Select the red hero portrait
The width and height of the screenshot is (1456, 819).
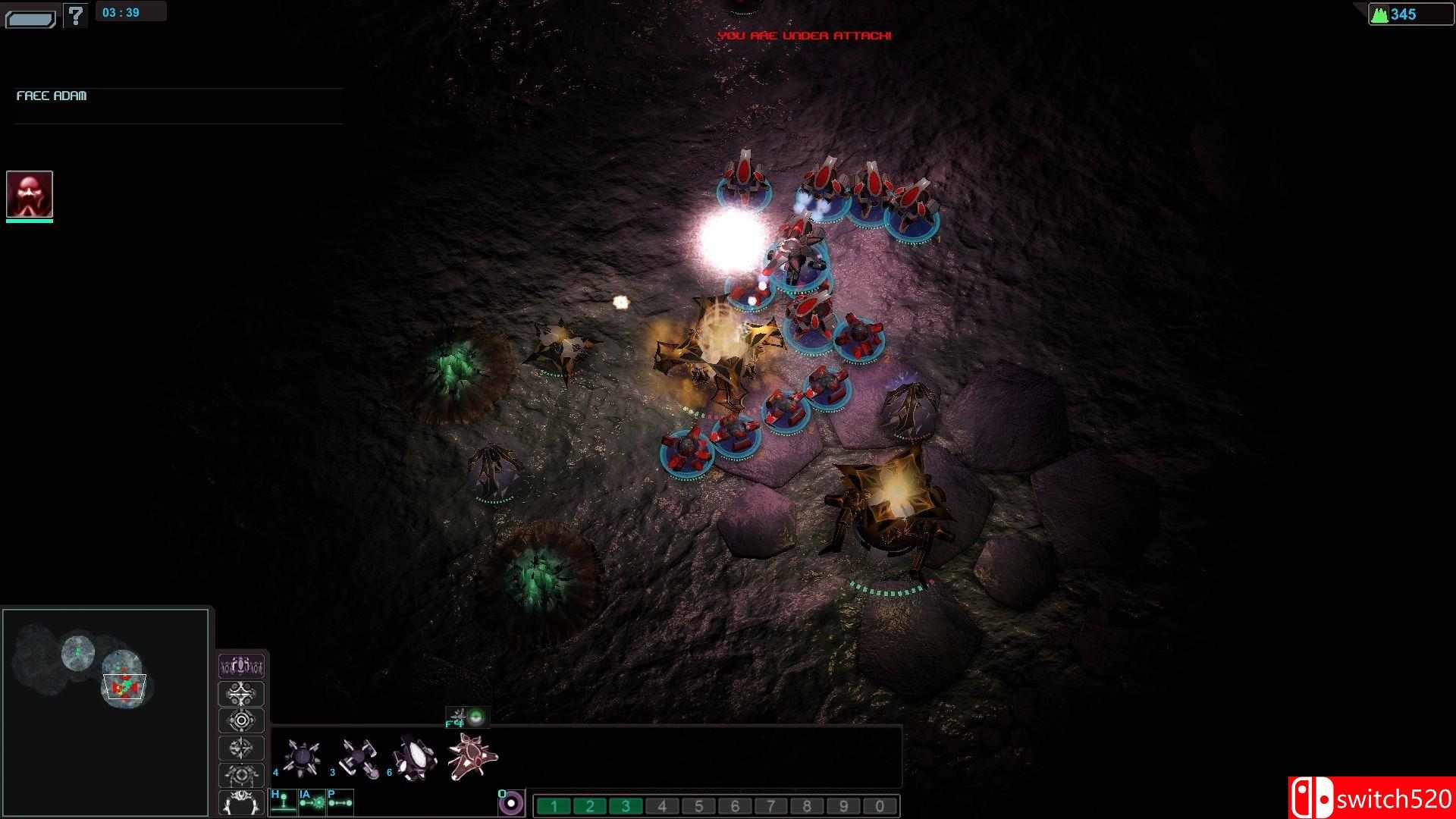[30, 194]
